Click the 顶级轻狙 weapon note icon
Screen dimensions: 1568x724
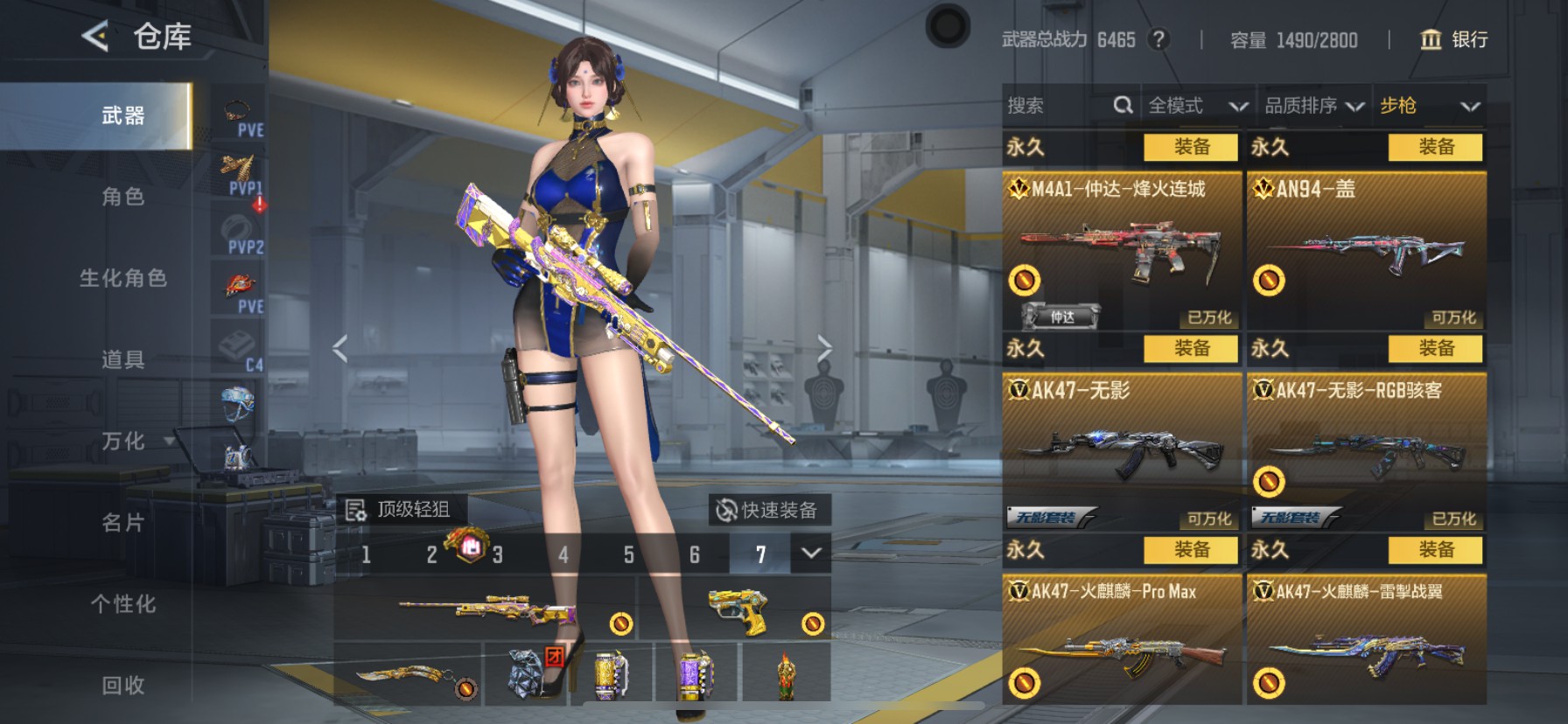357,509
